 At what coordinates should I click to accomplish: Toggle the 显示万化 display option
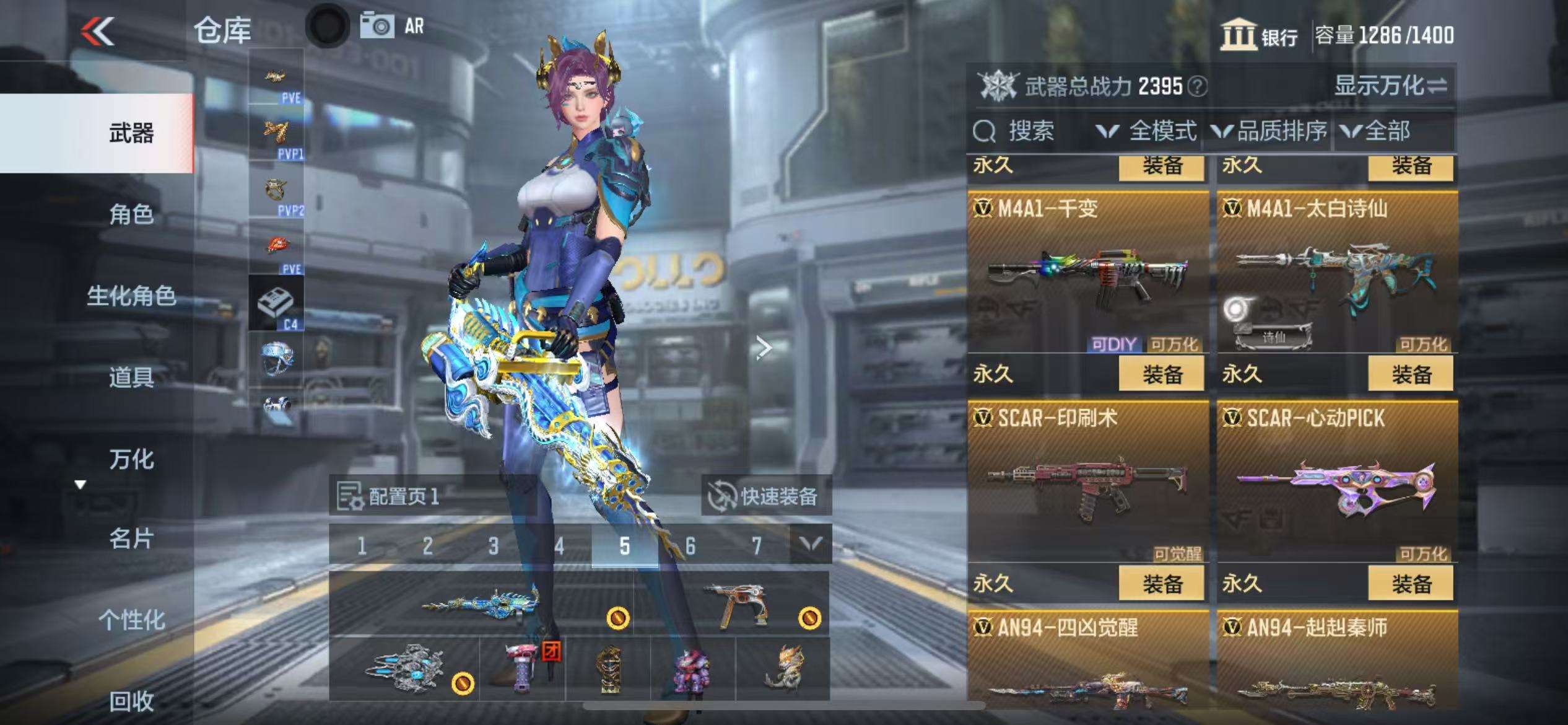click(1391, 86)
